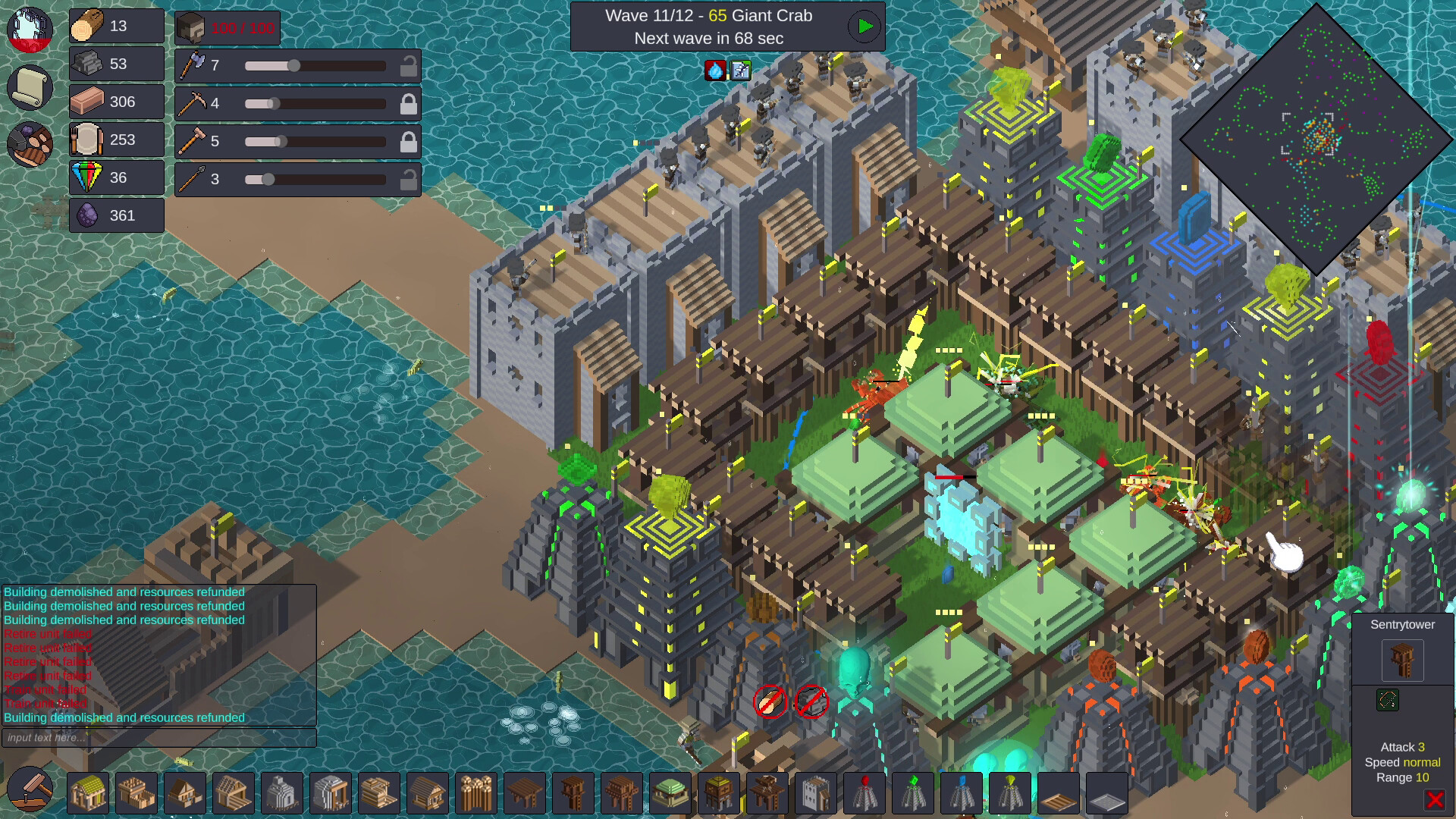Select the palisade log wall build icon
1456x819 pixels.
(x=477, y=793)
